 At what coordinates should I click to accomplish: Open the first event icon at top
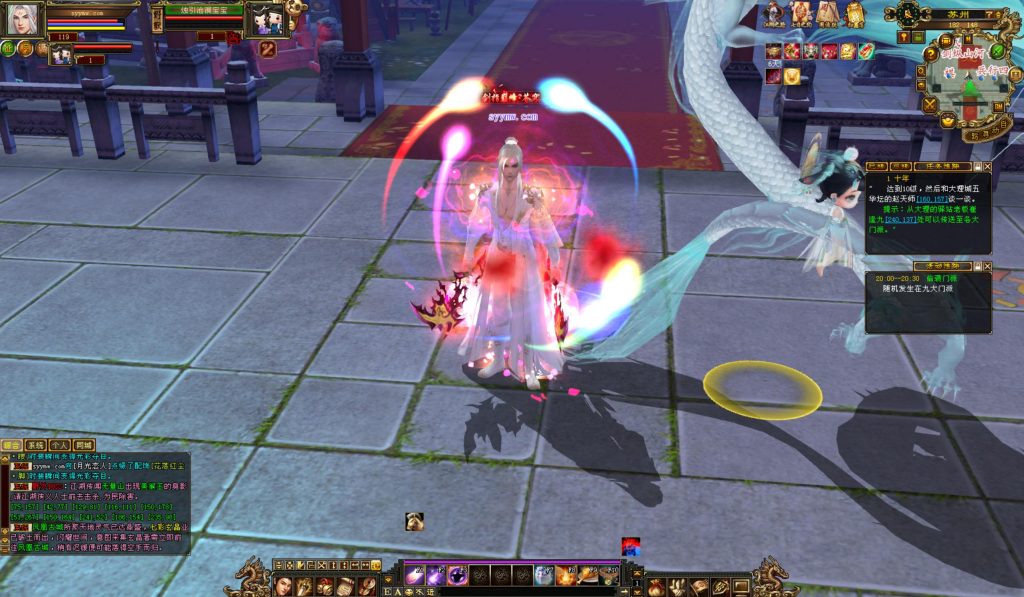point(775,14)
